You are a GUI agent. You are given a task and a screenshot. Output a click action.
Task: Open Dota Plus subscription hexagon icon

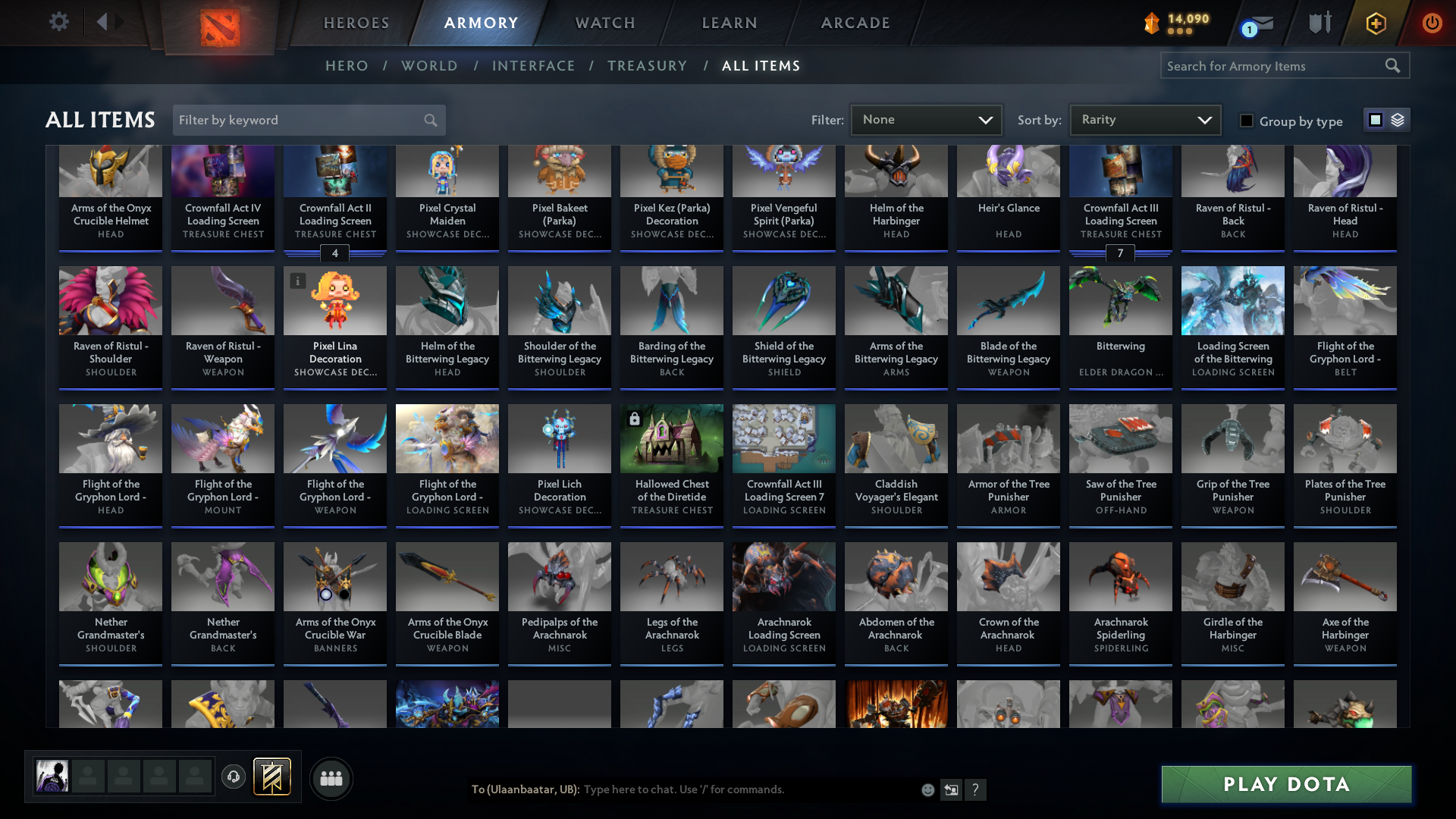click(1375, 23)
